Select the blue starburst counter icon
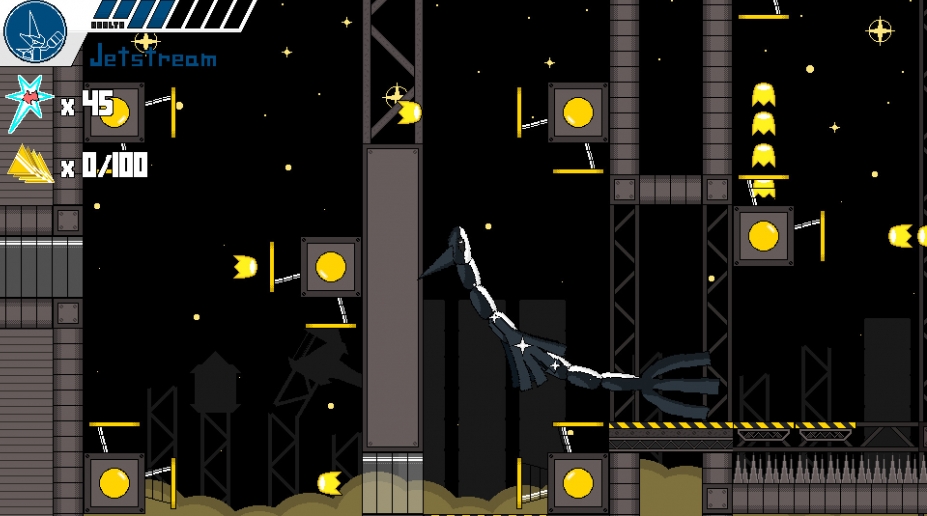Screen dimensions: 927x516 click(x=29, y=102)
